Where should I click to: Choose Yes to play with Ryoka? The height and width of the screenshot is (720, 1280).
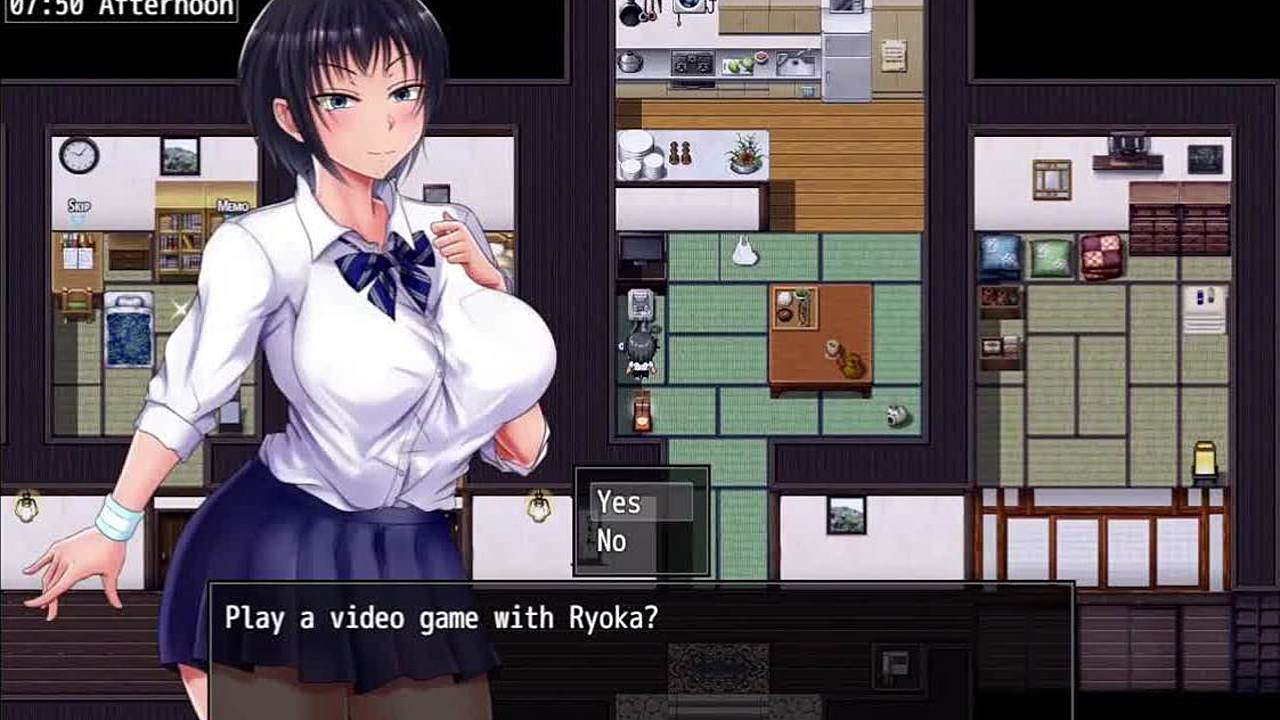619,502
